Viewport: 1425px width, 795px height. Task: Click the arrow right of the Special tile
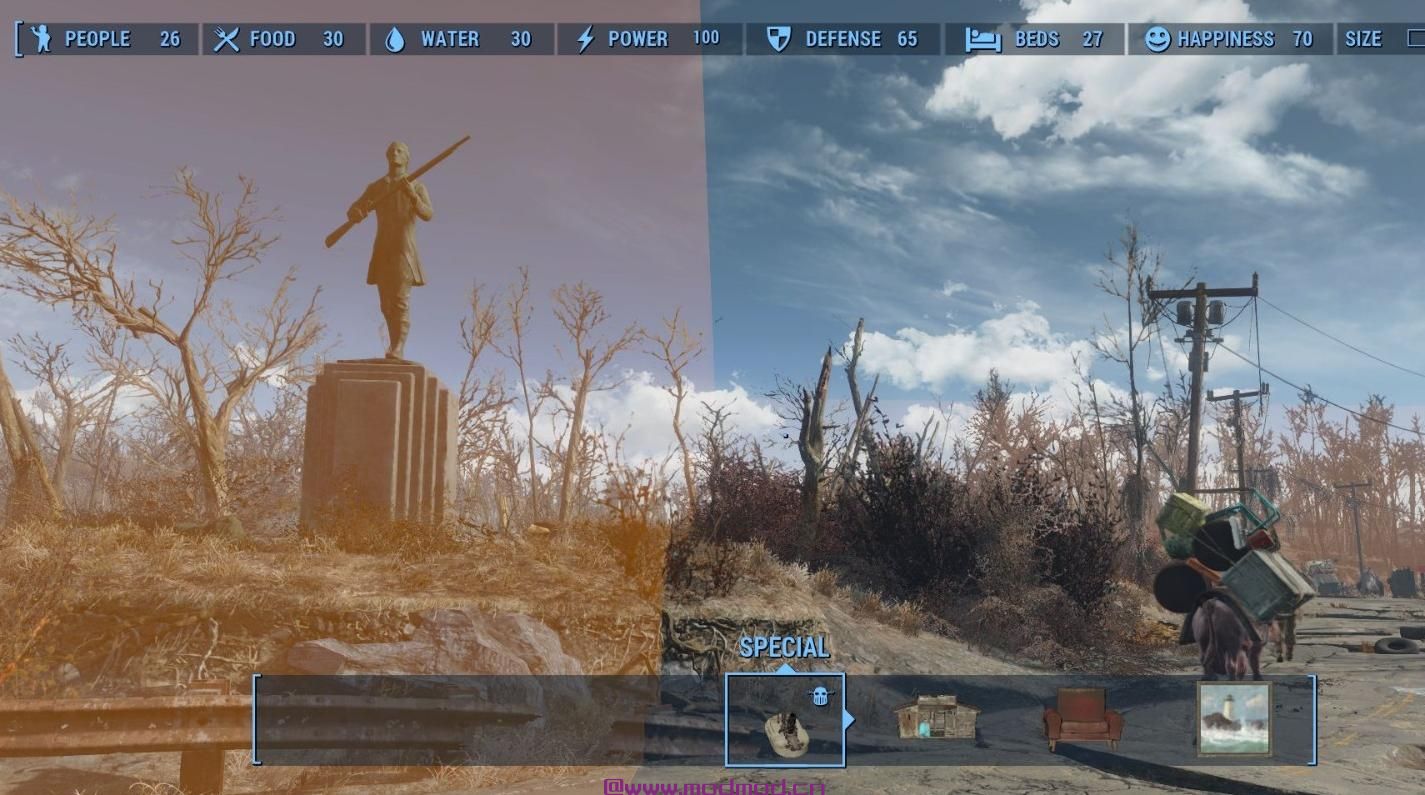click(850, 719)
